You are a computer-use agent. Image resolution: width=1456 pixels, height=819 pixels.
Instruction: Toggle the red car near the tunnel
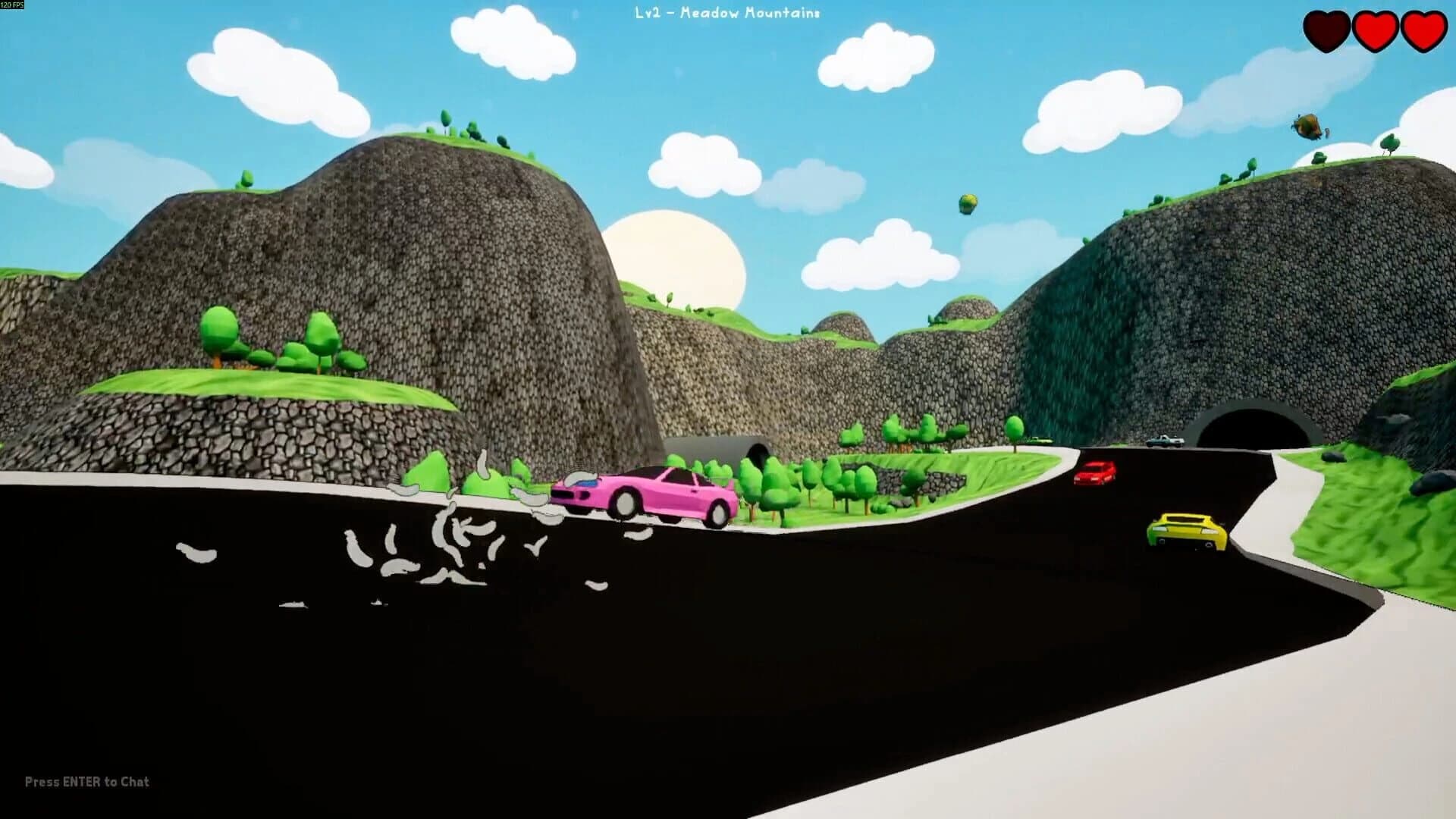point(1095,472)
